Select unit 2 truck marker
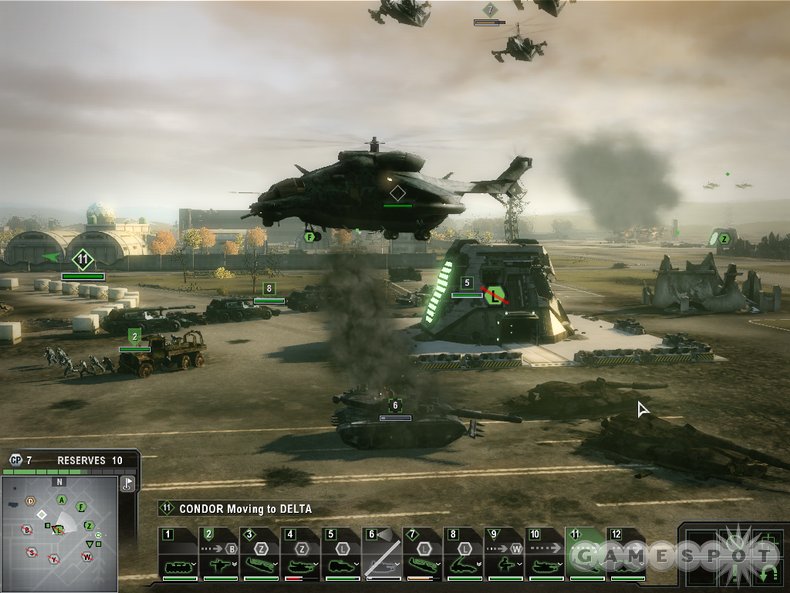The height and width of the screenshot is (593, 790). (x=134, y=336)
